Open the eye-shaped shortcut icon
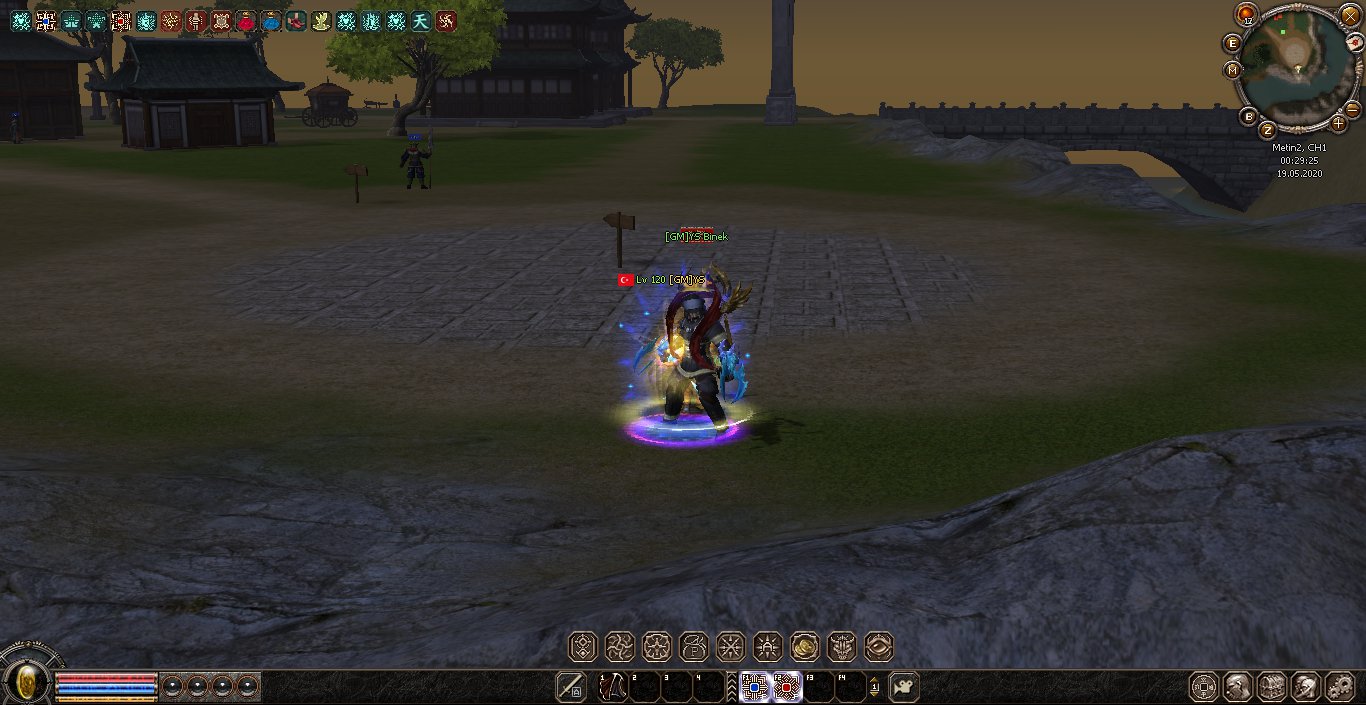 pyautogui.click(x=878, y=647)
